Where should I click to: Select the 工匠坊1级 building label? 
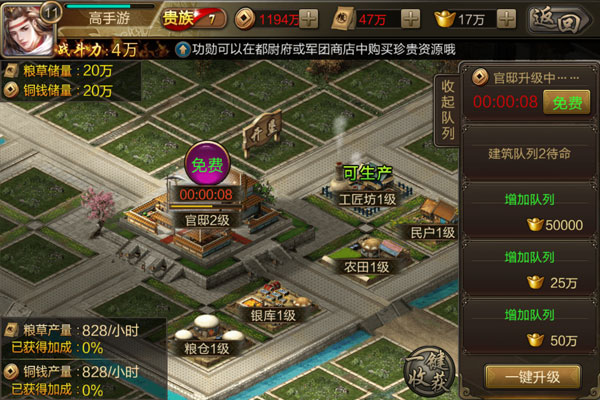[x=367, y=199]
